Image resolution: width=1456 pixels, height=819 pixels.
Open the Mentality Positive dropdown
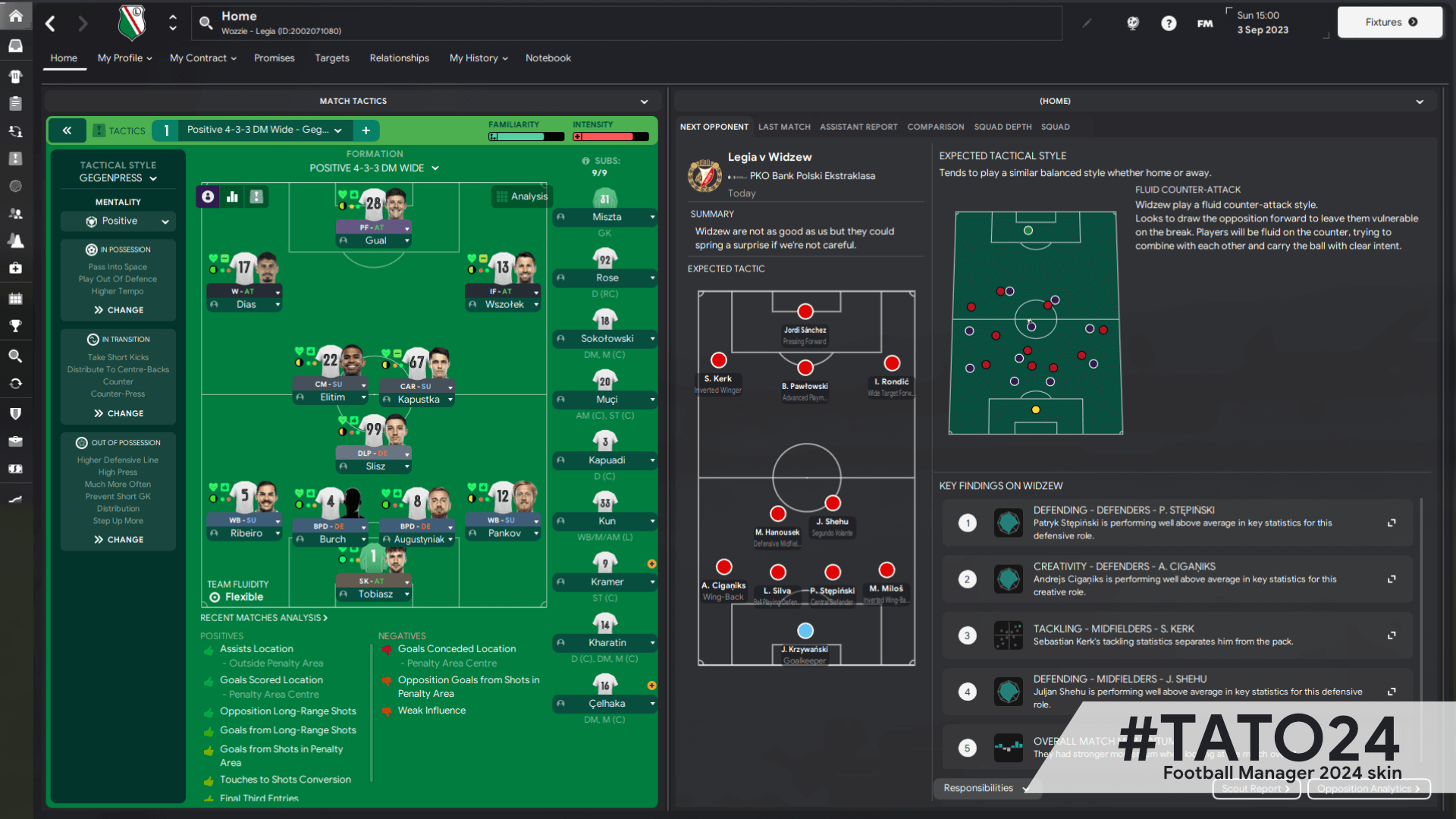click(118, 221)
